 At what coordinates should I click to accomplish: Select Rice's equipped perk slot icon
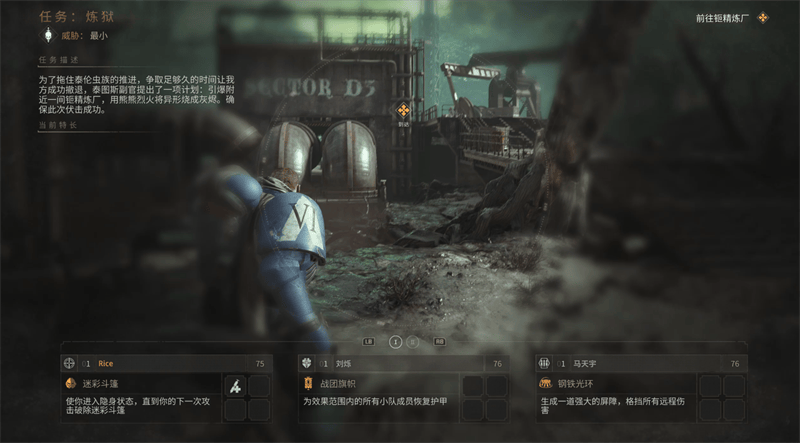(235, 385)
